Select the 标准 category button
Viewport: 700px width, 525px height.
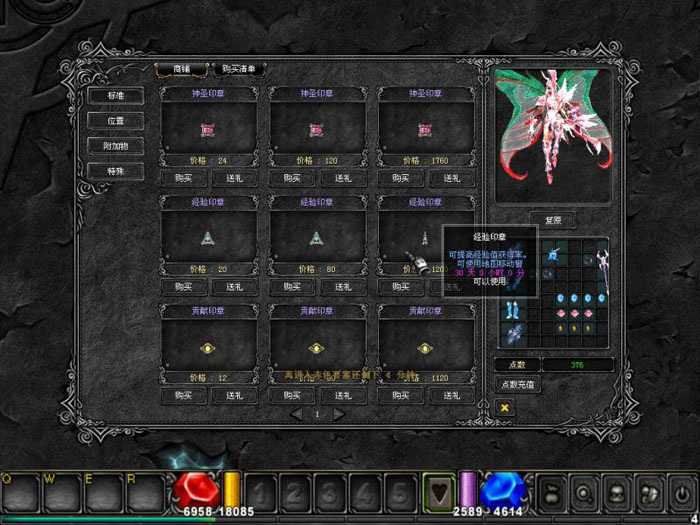pos(115,95)
